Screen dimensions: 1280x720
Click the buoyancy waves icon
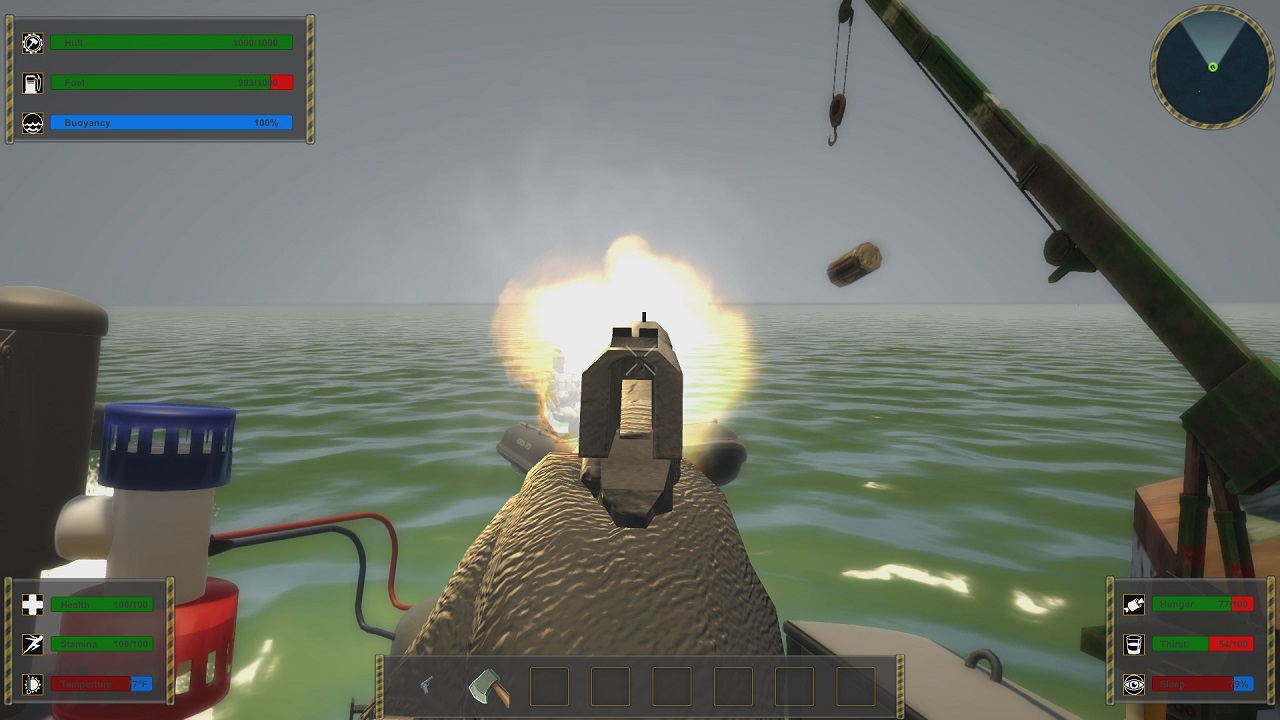point(33,123)
